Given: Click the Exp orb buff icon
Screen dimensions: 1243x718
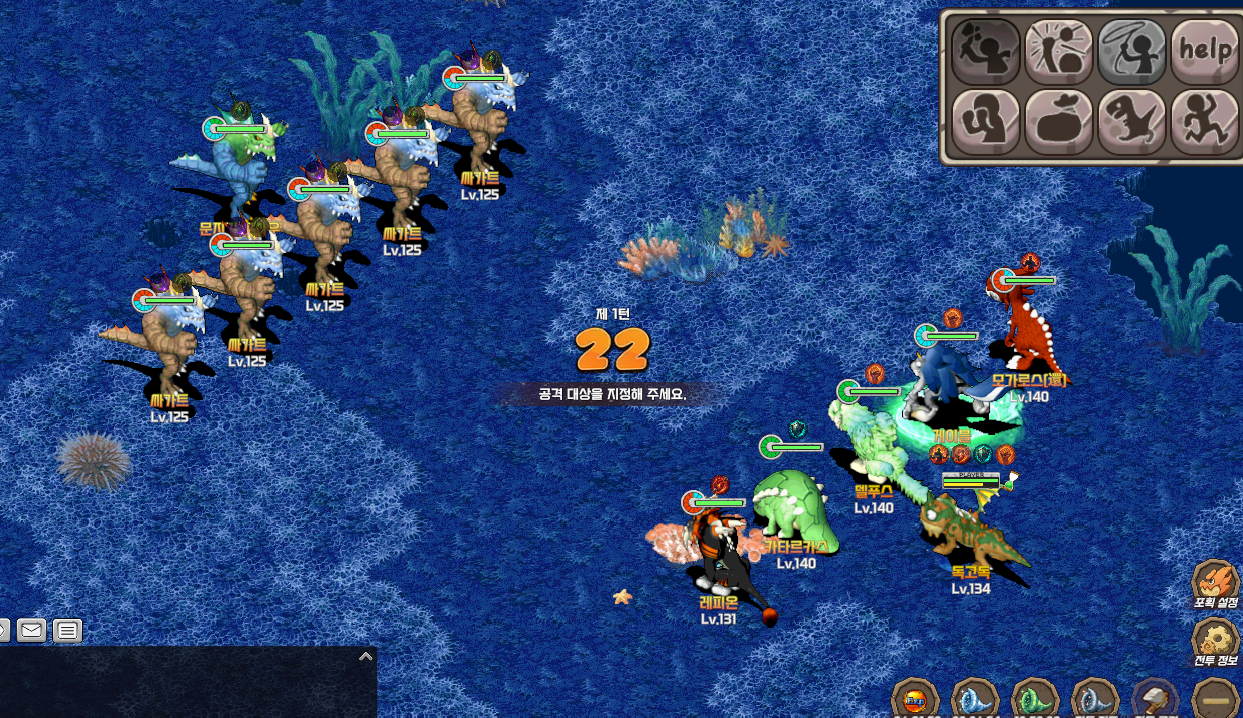Looking at the screenshot, I should coord(915,698).
